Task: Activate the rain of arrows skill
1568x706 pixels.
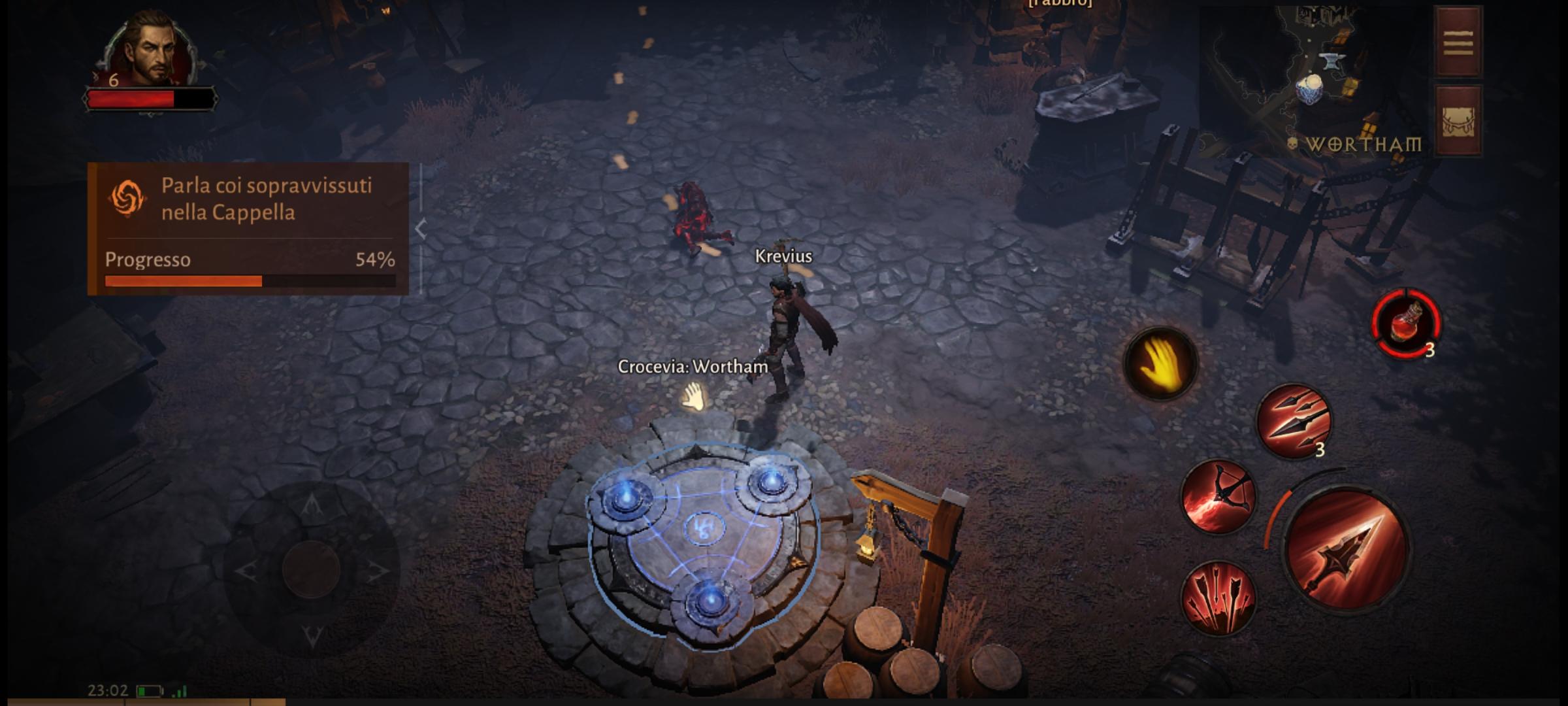Action: point(1218,598)
